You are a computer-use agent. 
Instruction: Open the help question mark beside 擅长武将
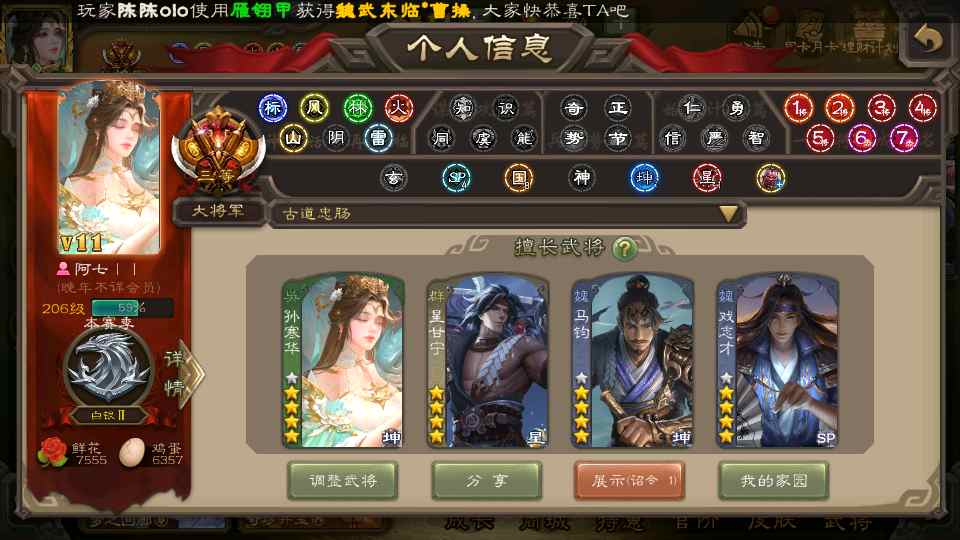coord(625,249)
